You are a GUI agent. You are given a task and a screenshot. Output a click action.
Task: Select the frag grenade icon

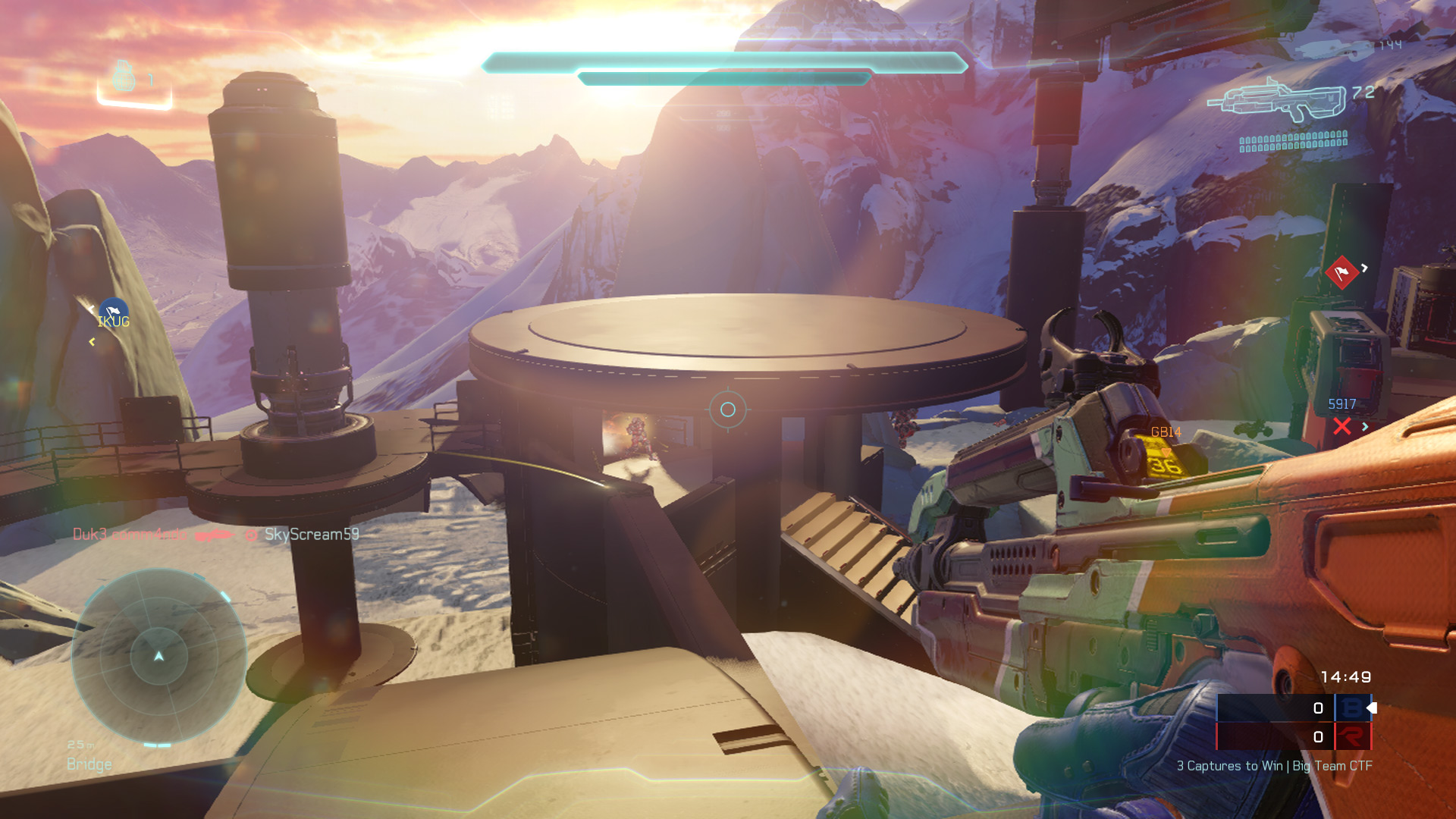124,77
